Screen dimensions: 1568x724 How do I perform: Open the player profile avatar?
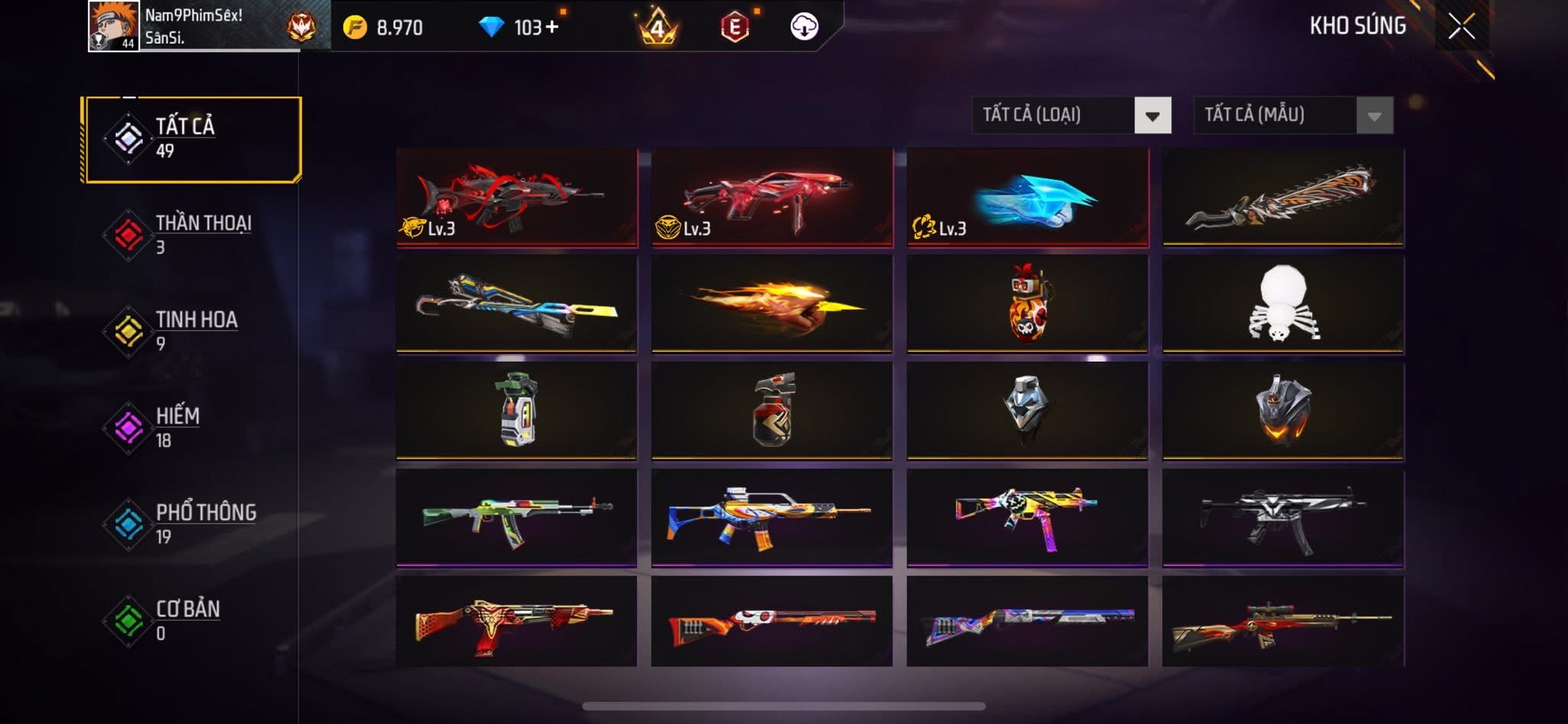click(113, 26)
